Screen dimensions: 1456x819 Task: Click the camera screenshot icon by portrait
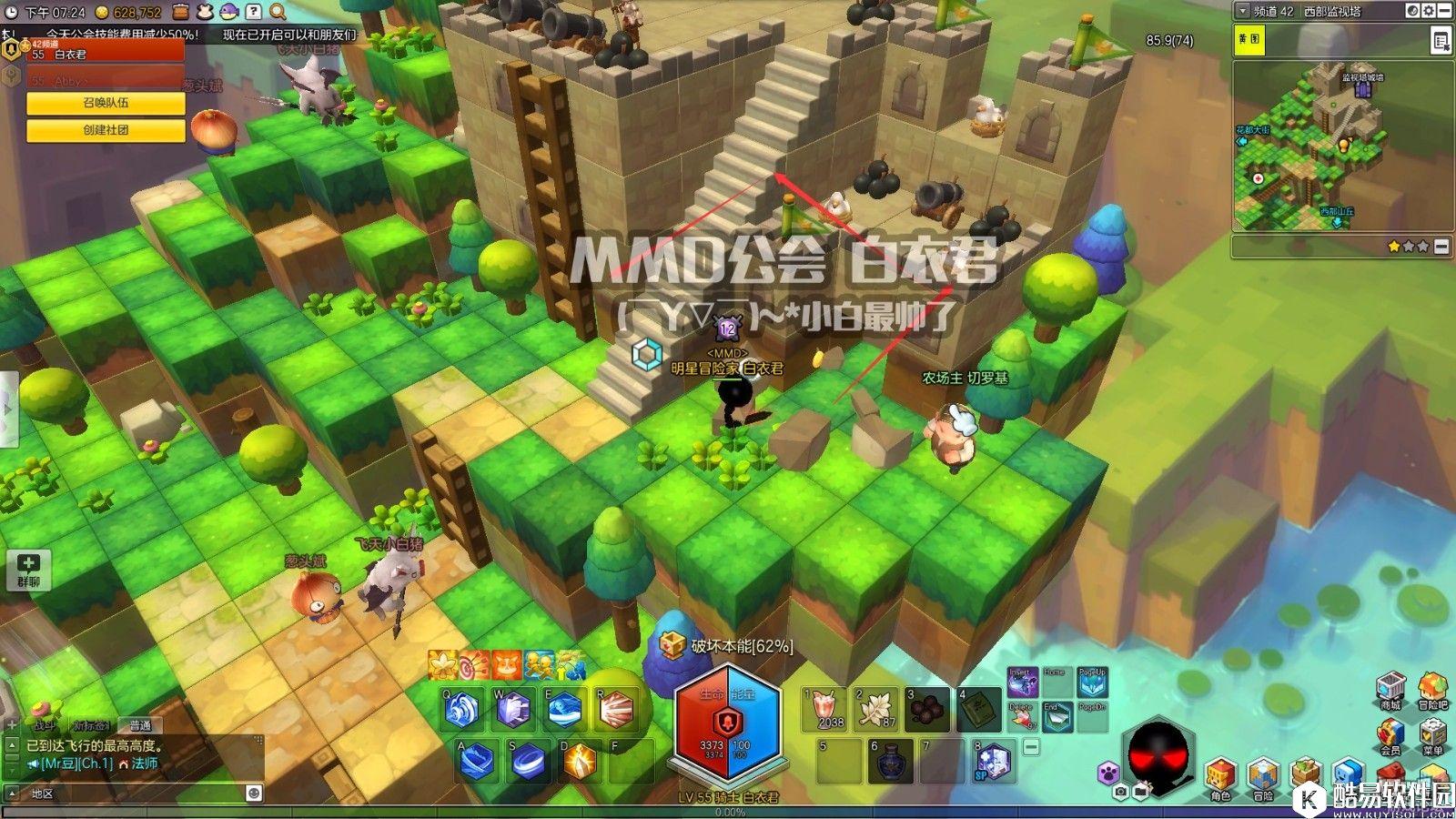tap(1121, 793)
